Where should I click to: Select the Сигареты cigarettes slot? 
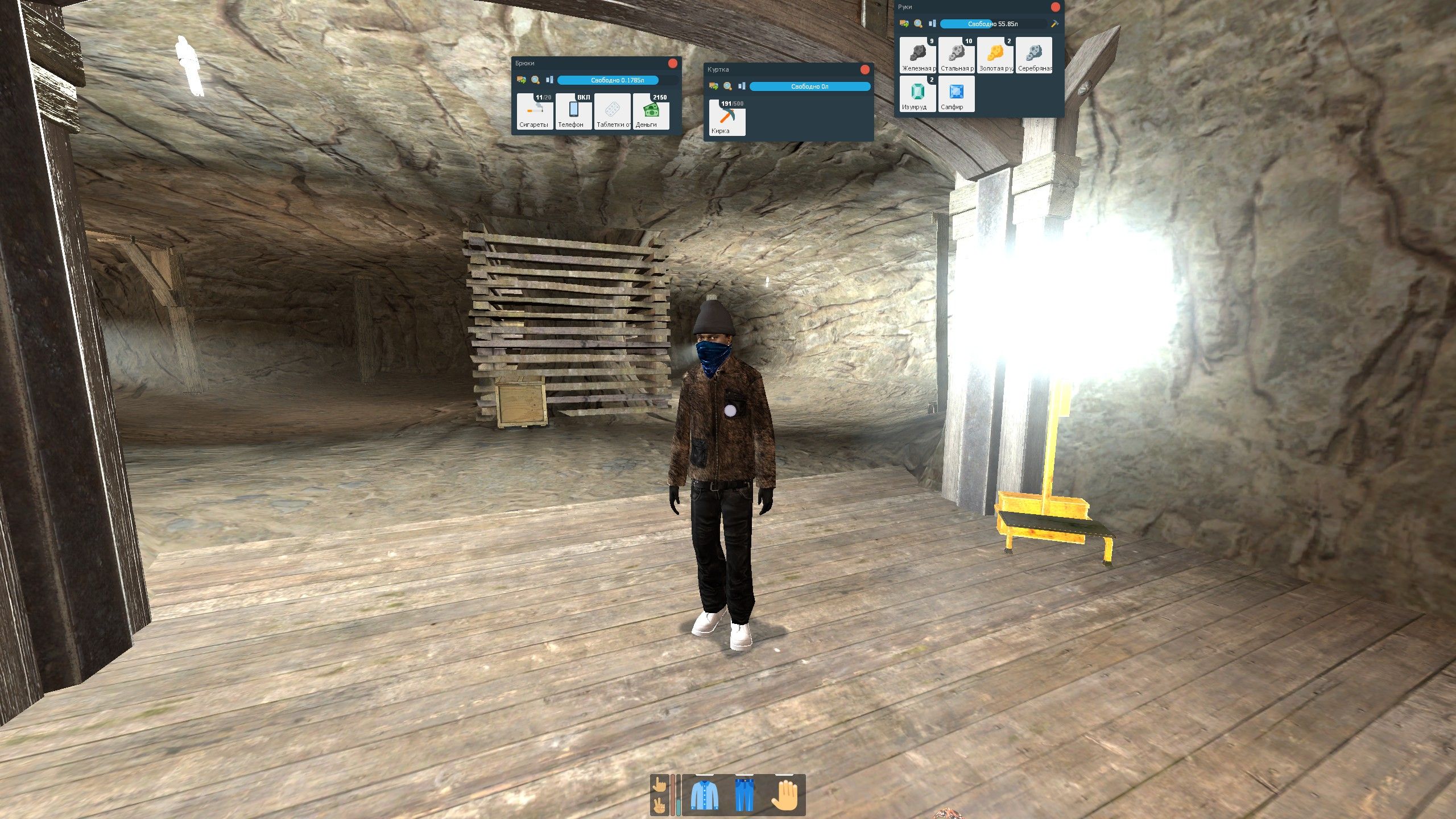point(535,111)
